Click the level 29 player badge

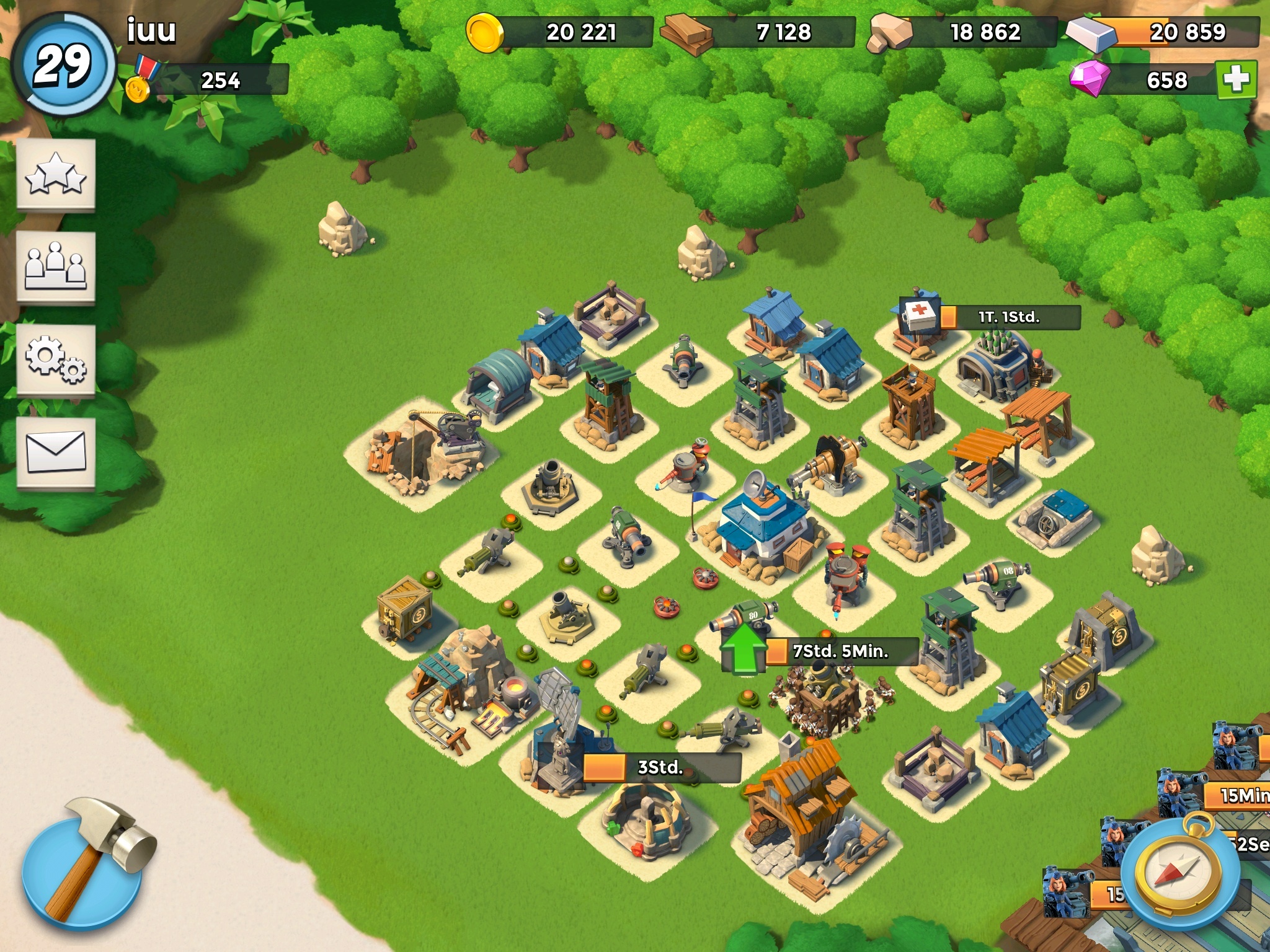click(x=63, y=65)
